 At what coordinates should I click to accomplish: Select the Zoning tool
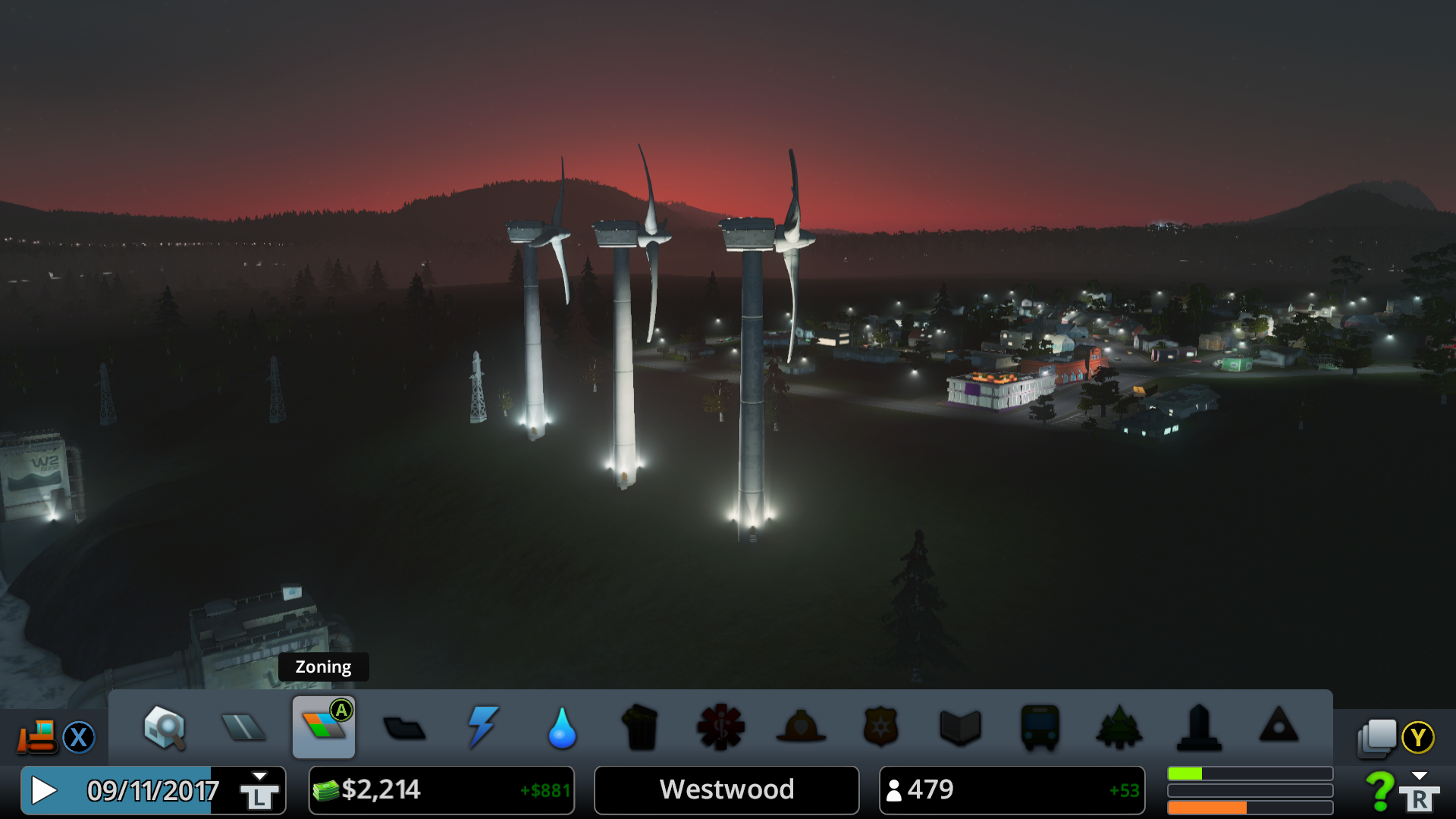[324, 728]
